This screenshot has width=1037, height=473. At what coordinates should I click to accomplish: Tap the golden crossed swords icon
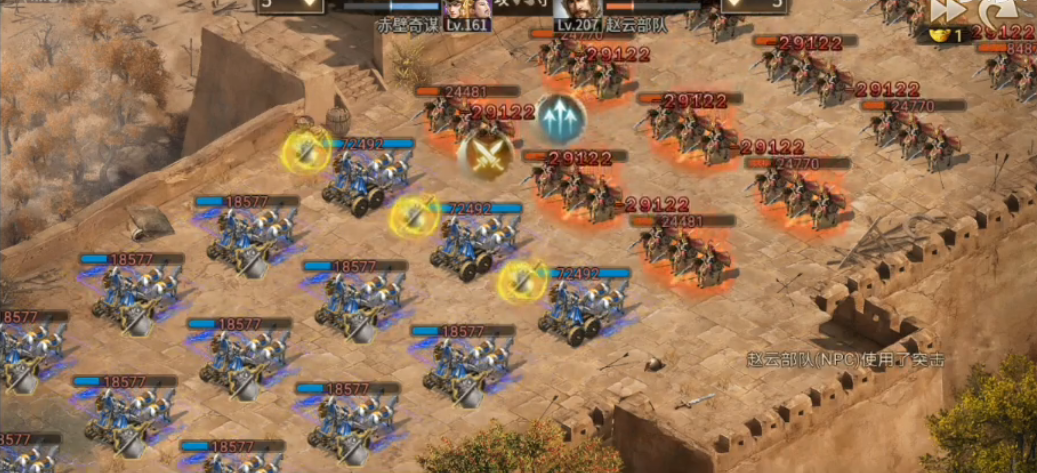[486, 155]
